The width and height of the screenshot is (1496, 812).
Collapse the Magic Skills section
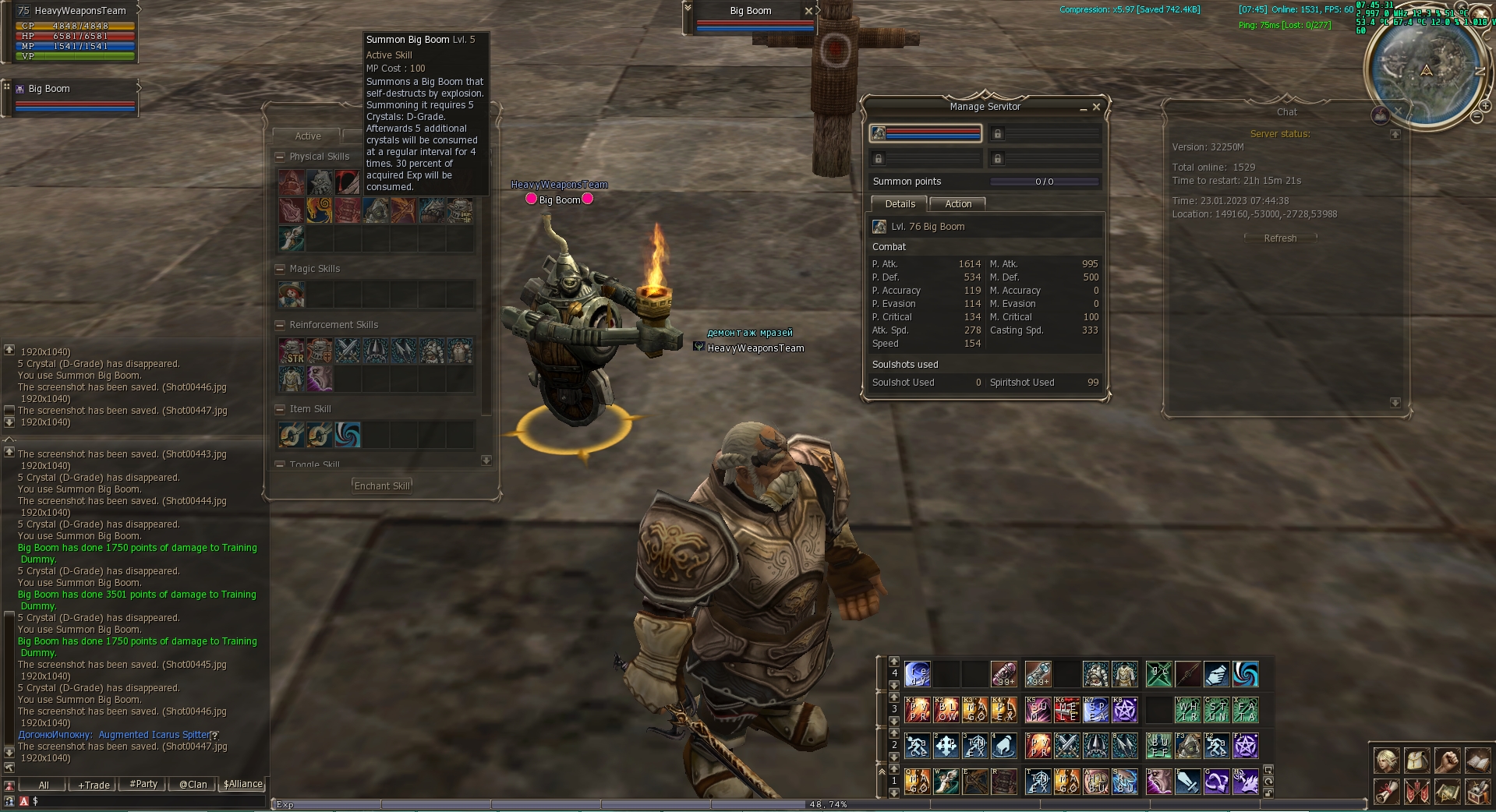tap(281, 269)
